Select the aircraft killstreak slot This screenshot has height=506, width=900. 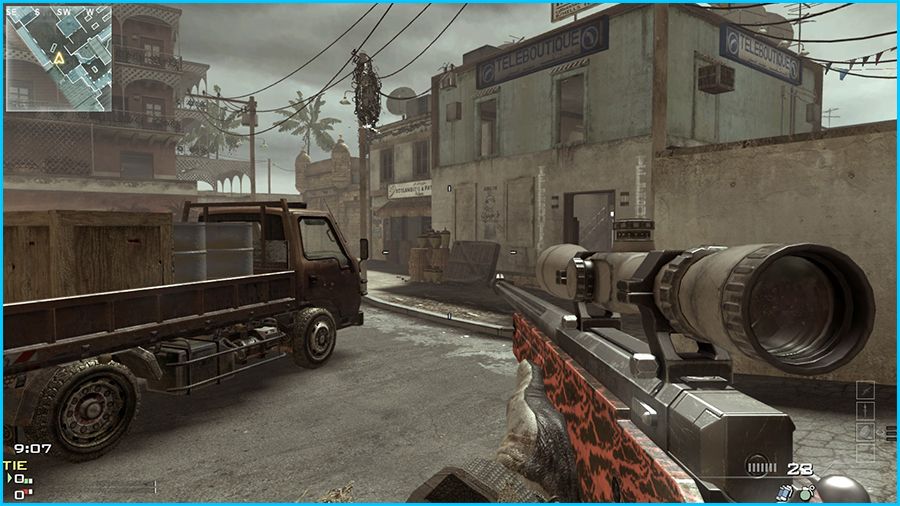pyautogui.click(x=865, y=389)
